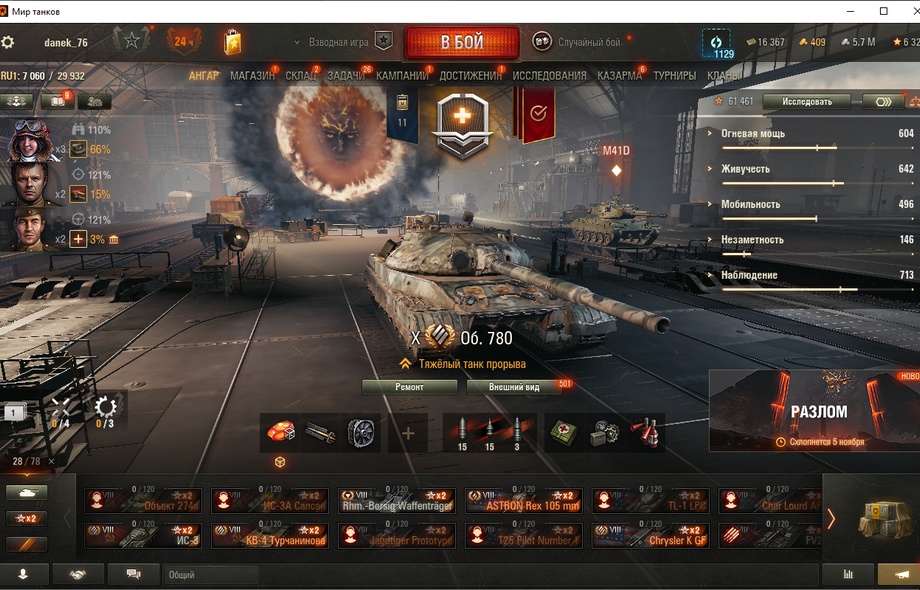Choose the Chrysler K GF tank card
The height and width of the screenshot is (590, 920).
[x=650, y=536]
